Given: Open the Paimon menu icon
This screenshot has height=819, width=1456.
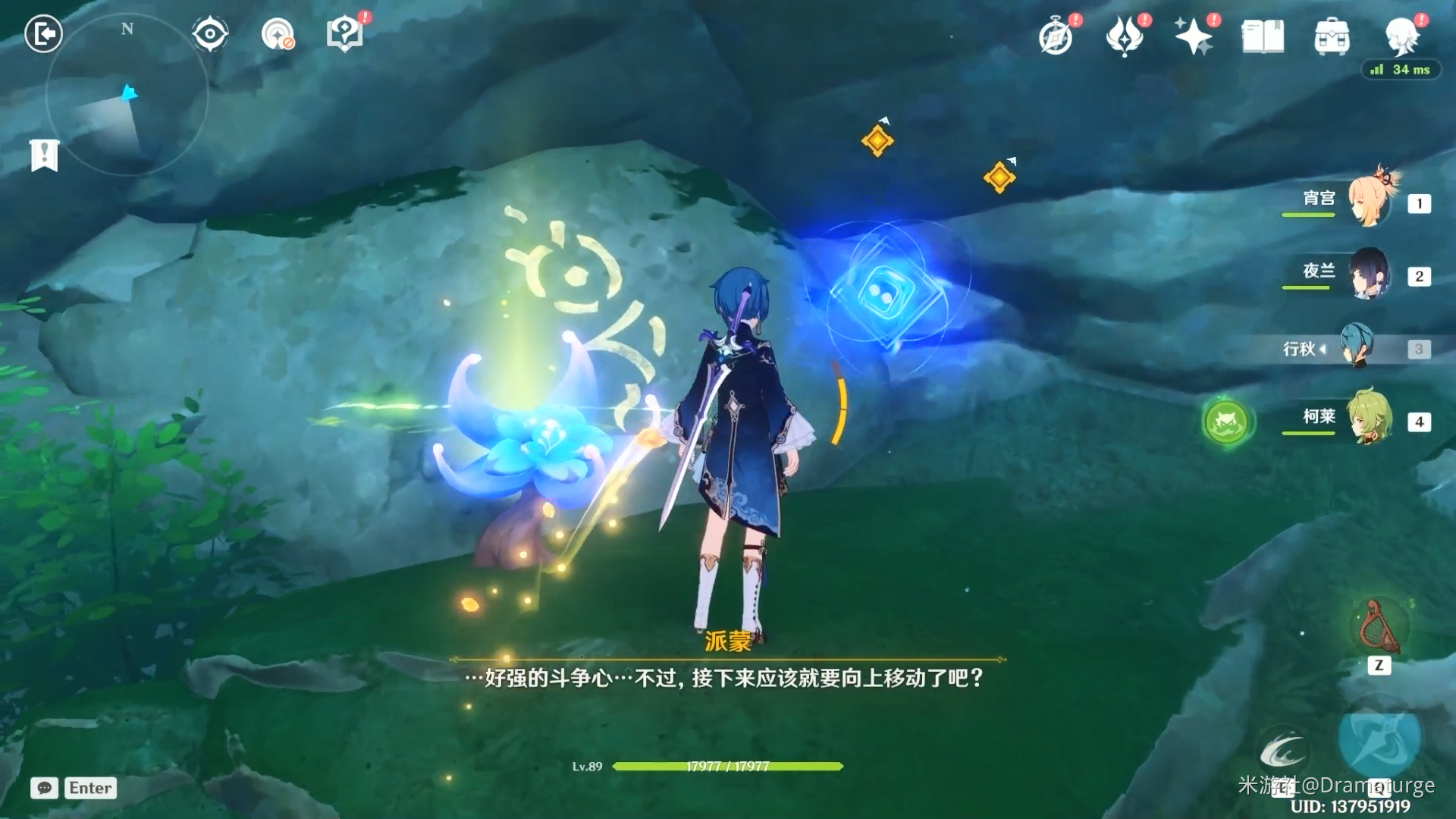Looking at the screenshot, I should (x=1401, y=35).
